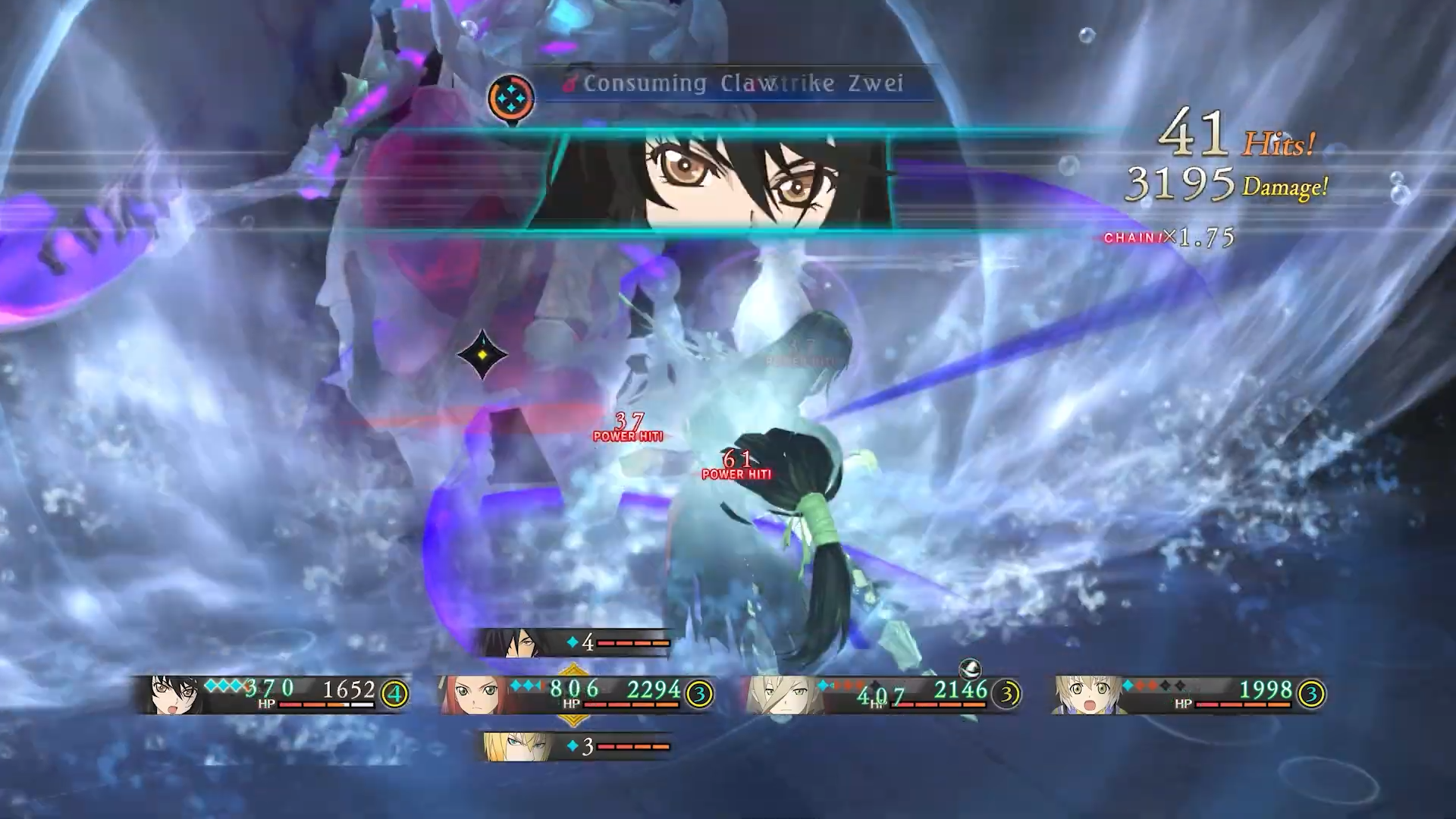The width and height of the screenshot is (1456, 819).
Task: Click the black diamond enemy target marker
Action: tap(482, 354)
